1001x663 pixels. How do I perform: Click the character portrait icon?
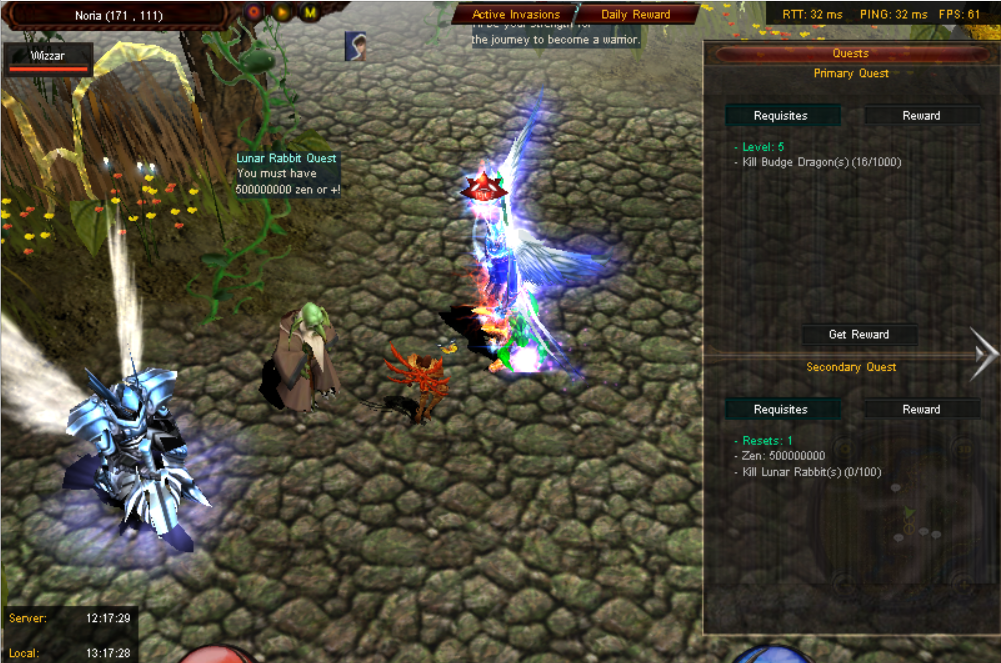(355, 45)
